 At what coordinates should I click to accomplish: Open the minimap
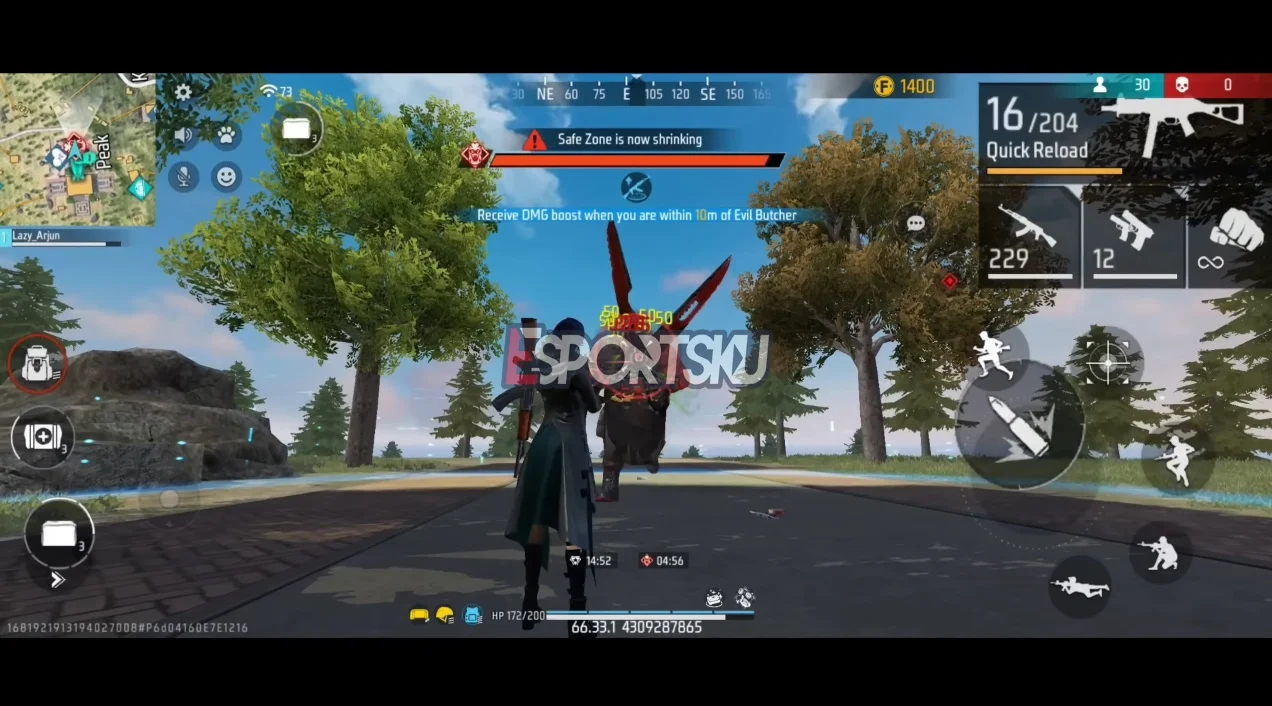(77, 148)
